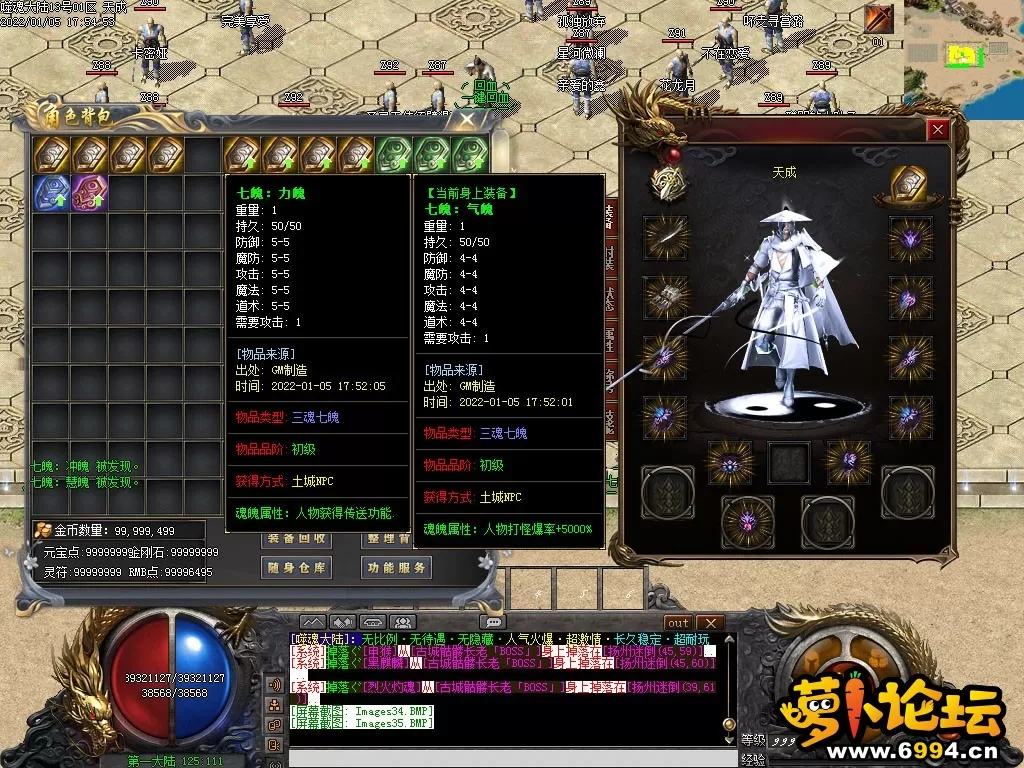Close the character equipment panel
Image resolution: width=1024 pixels, height=768 pixels.
937,130
